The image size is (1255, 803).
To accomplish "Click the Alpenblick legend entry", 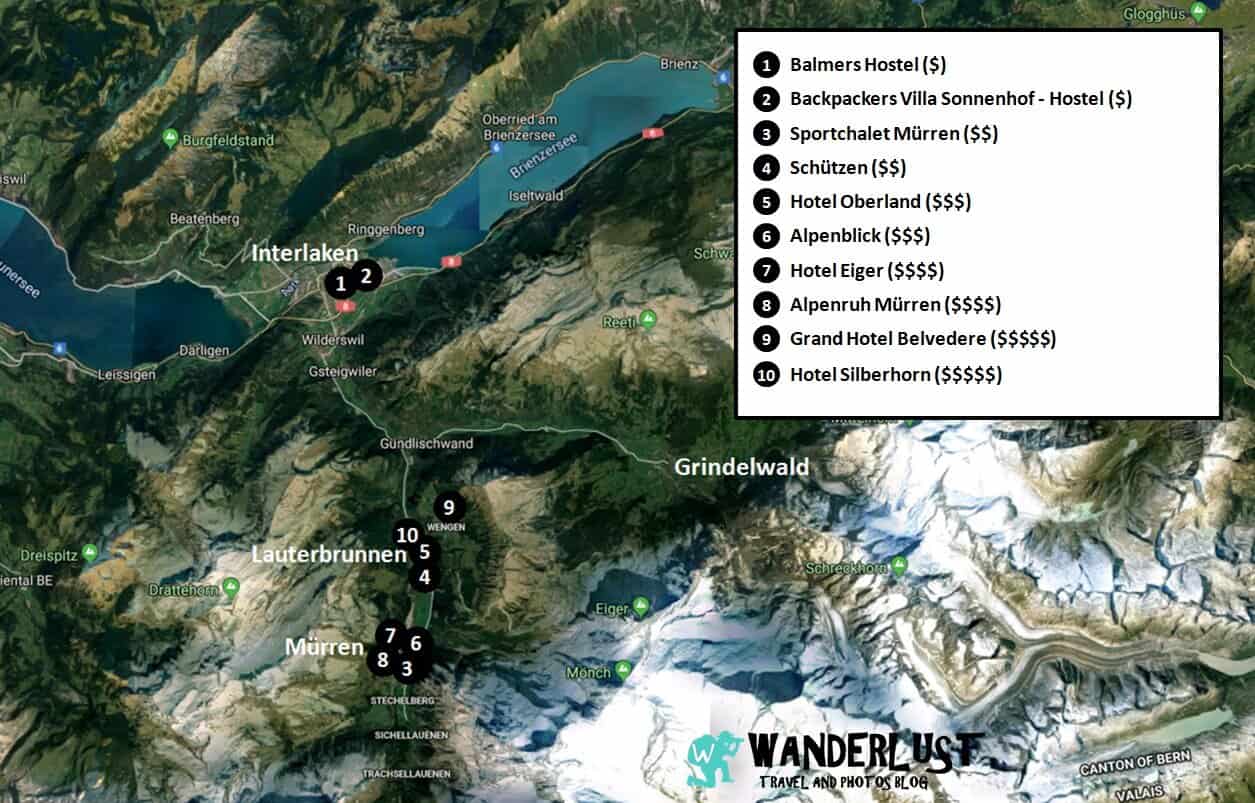I will click(x=859, y=236).
